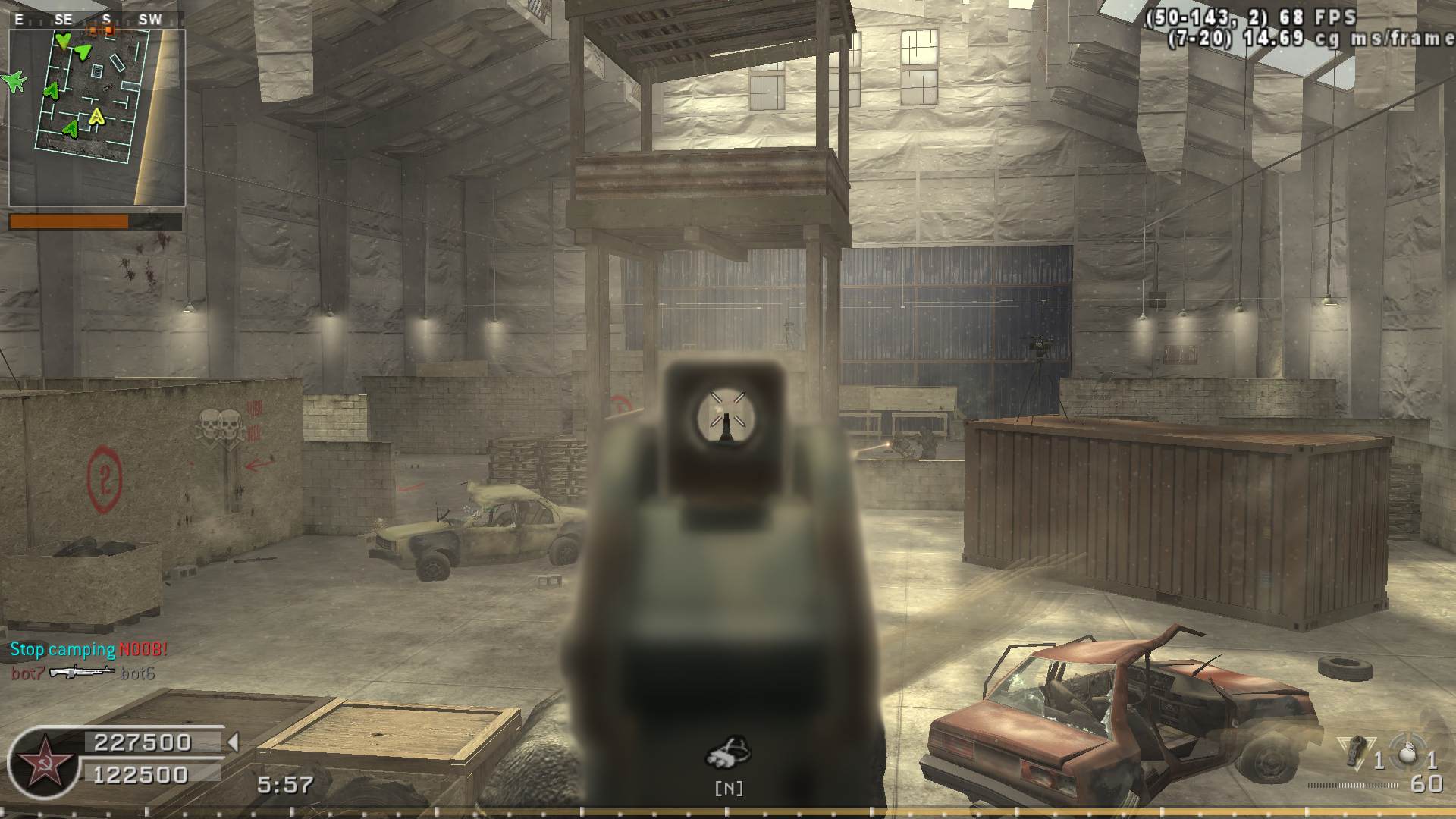
Task: Click the minimap in the corner
Action: [x=97, y=118]
